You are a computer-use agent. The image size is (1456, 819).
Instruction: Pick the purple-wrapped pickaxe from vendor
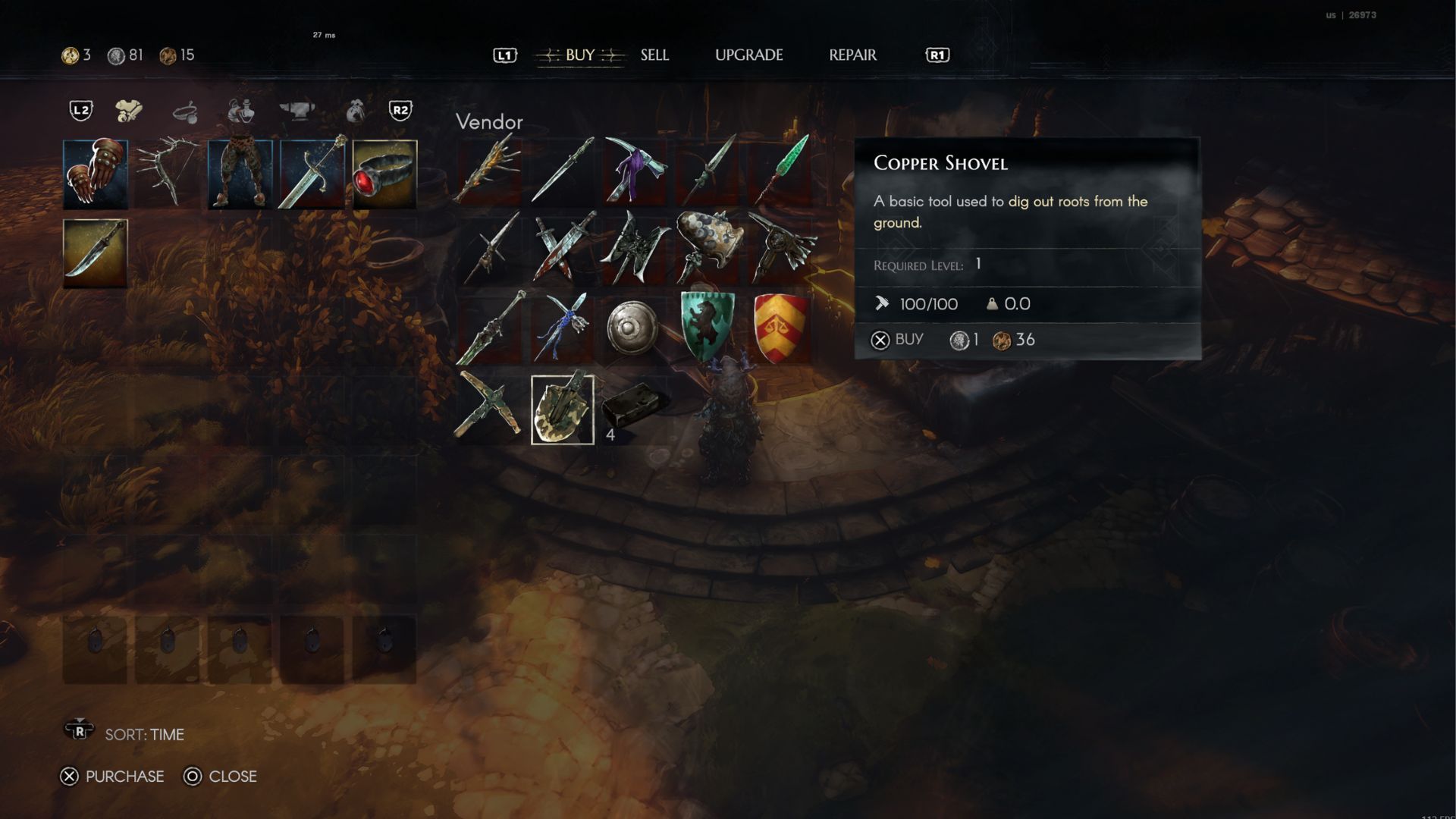pos(635,170)
